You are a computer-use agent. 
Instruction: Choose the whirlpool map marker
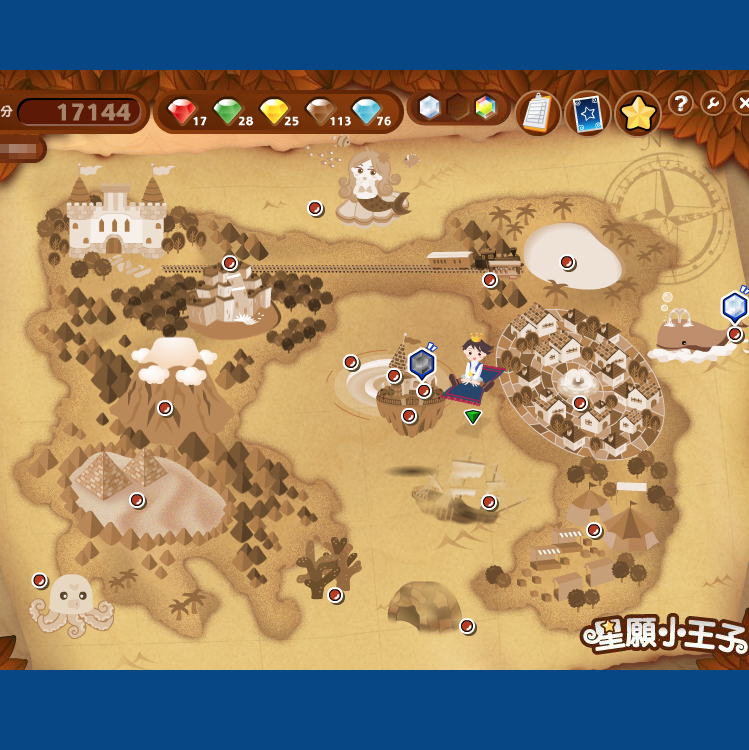[351, 362]
